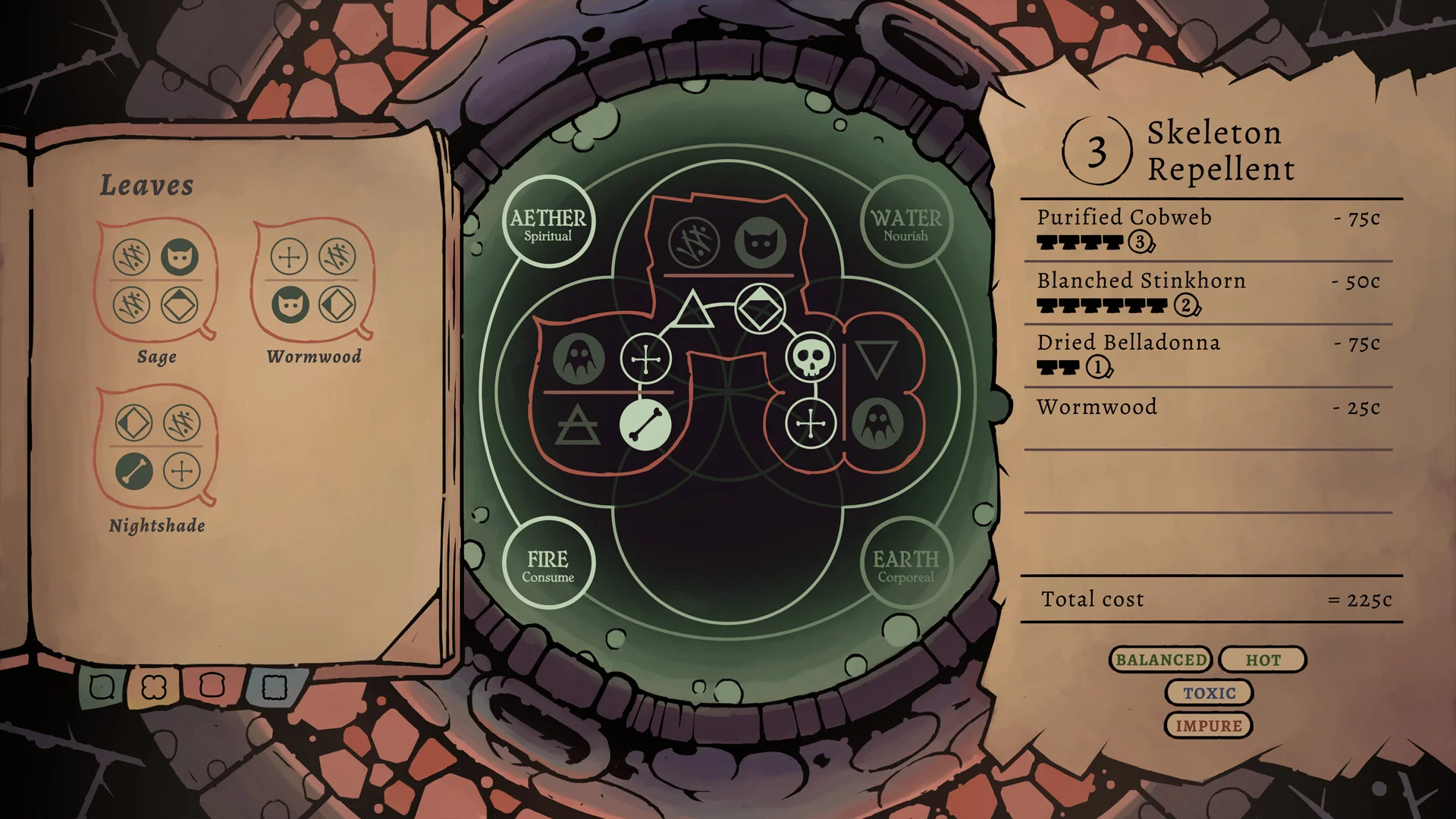Click the diamond symbol on the Wormwood leaf
1456x819 pixels.
pyautogui.click(x=337, y=303)
